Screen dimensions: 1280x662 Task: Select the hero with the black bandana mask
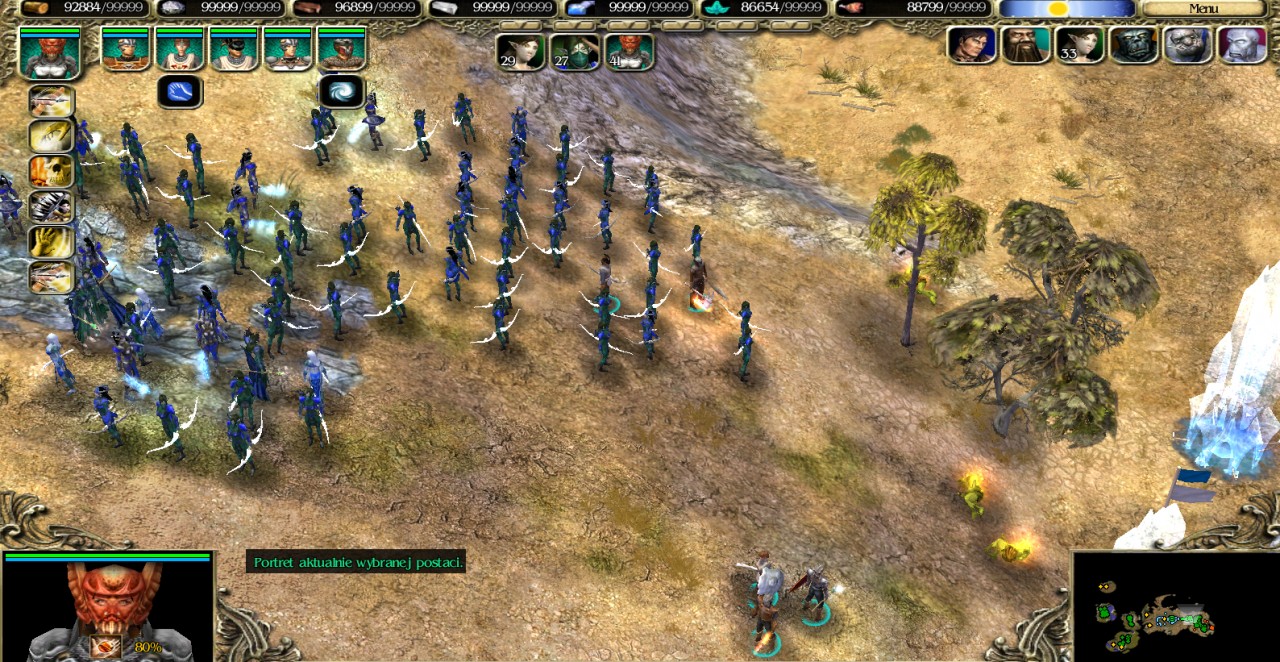click(x=234, y=49)
